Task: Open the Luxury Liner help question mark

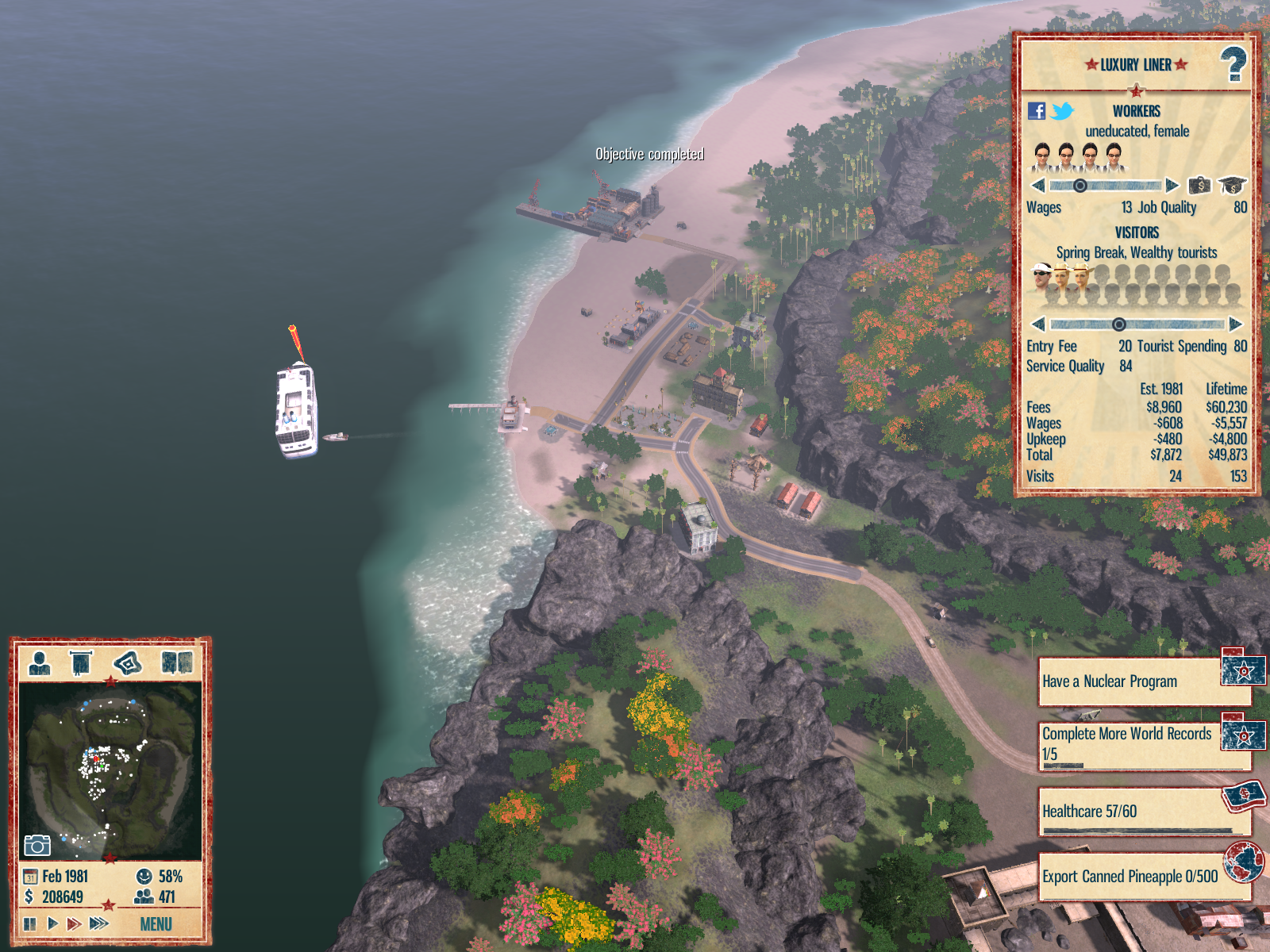Action: point(1233,65)
